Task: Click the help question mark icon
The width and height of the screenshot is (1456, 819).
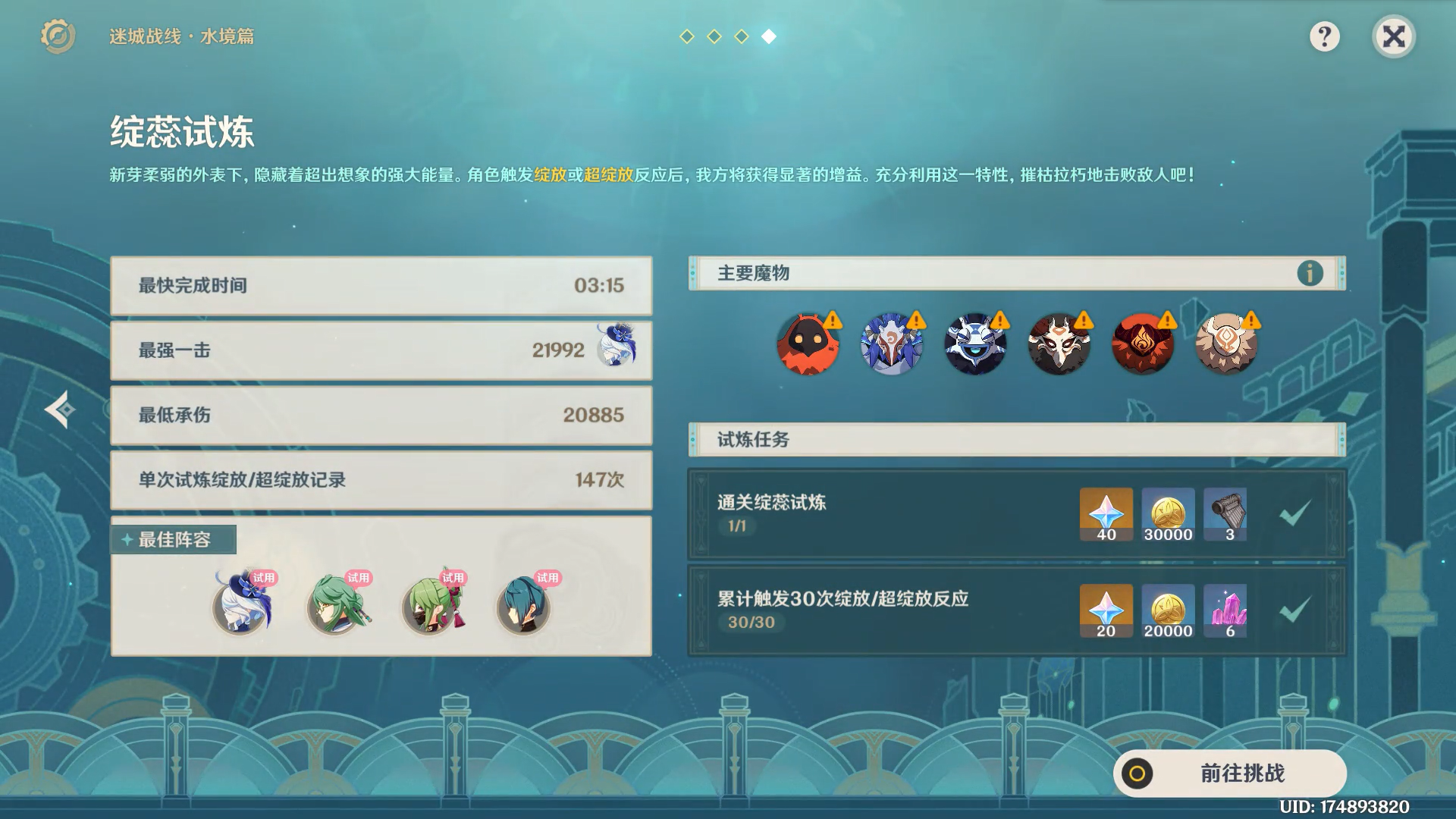Action: tap(1324, 36)
